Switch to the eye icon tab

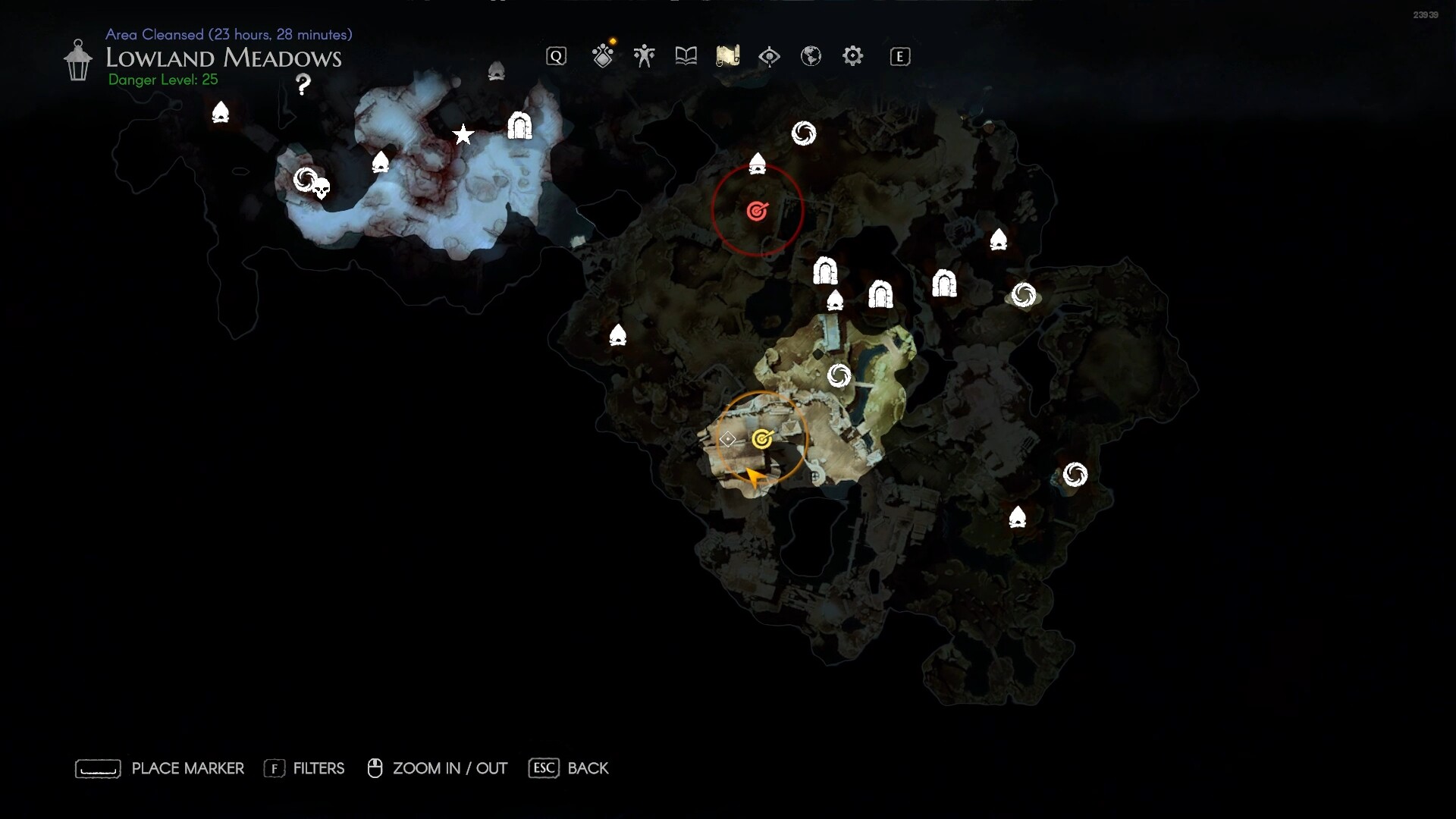click(769, 56)
